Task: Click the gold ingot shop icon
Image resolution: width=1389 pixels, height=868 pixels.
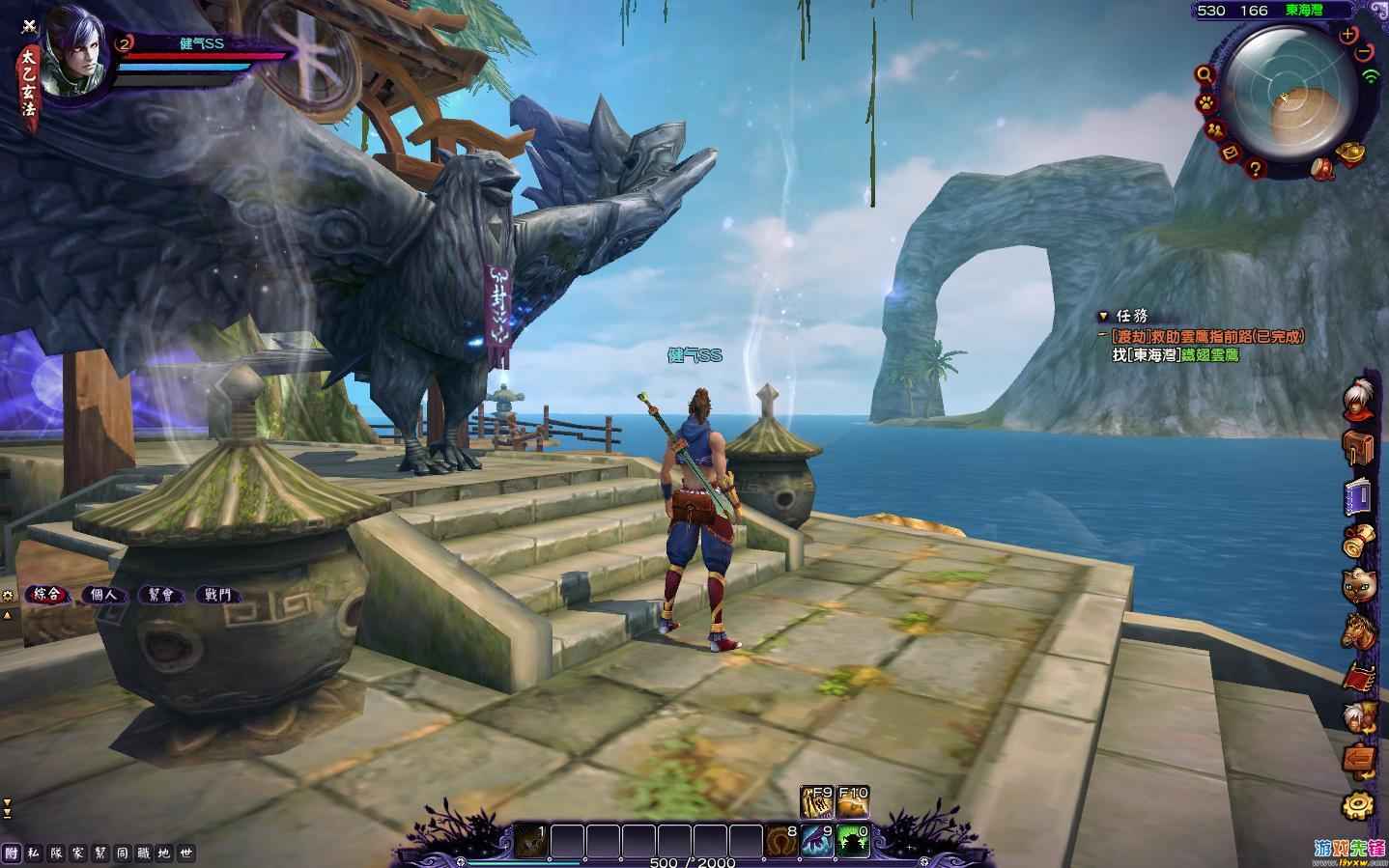Action: [1348, 153]
